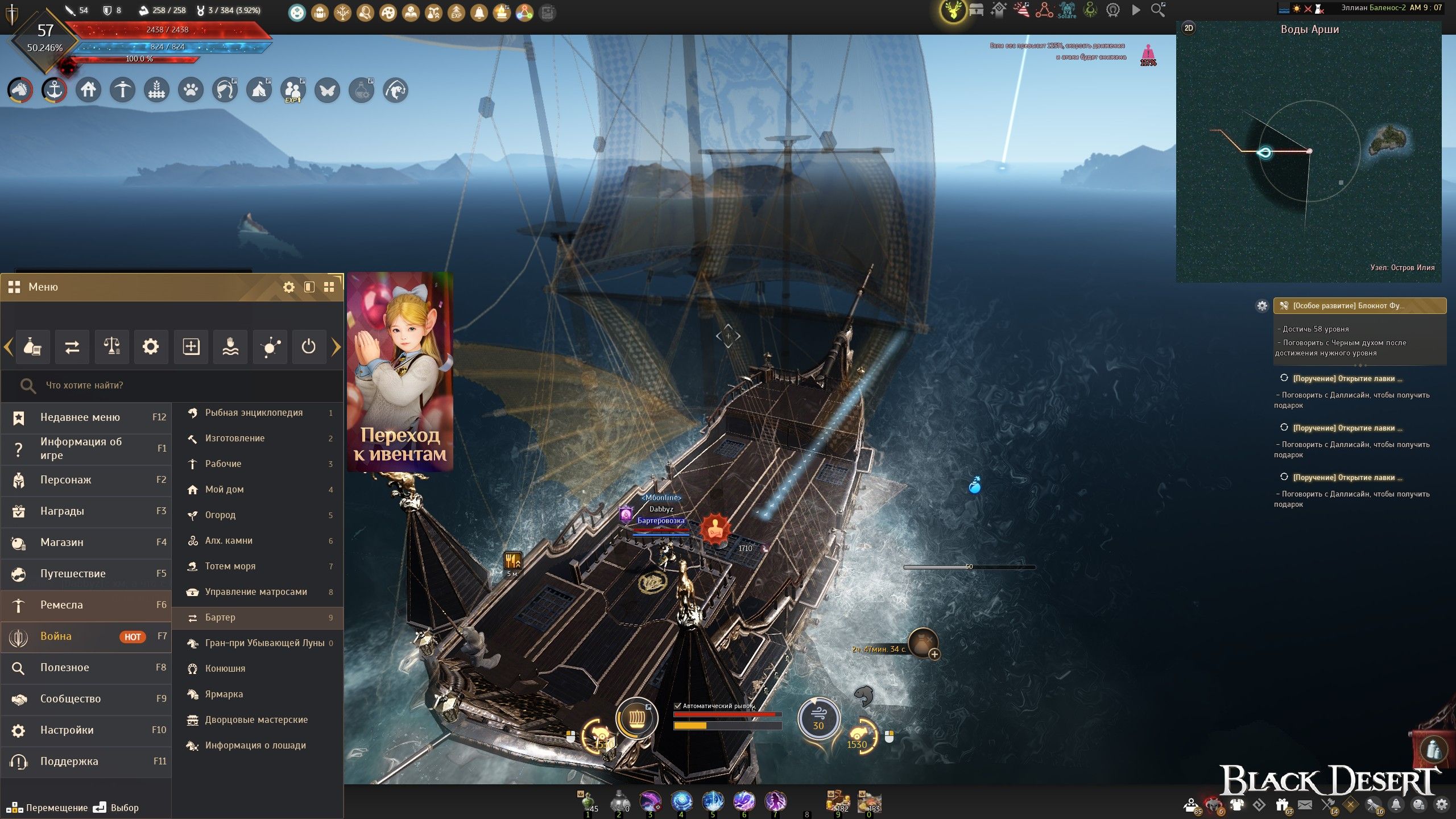Open the menu gear settings icon
This screenshot has width=1456, height=819.
pyautogui.click(x=289, y=287)
